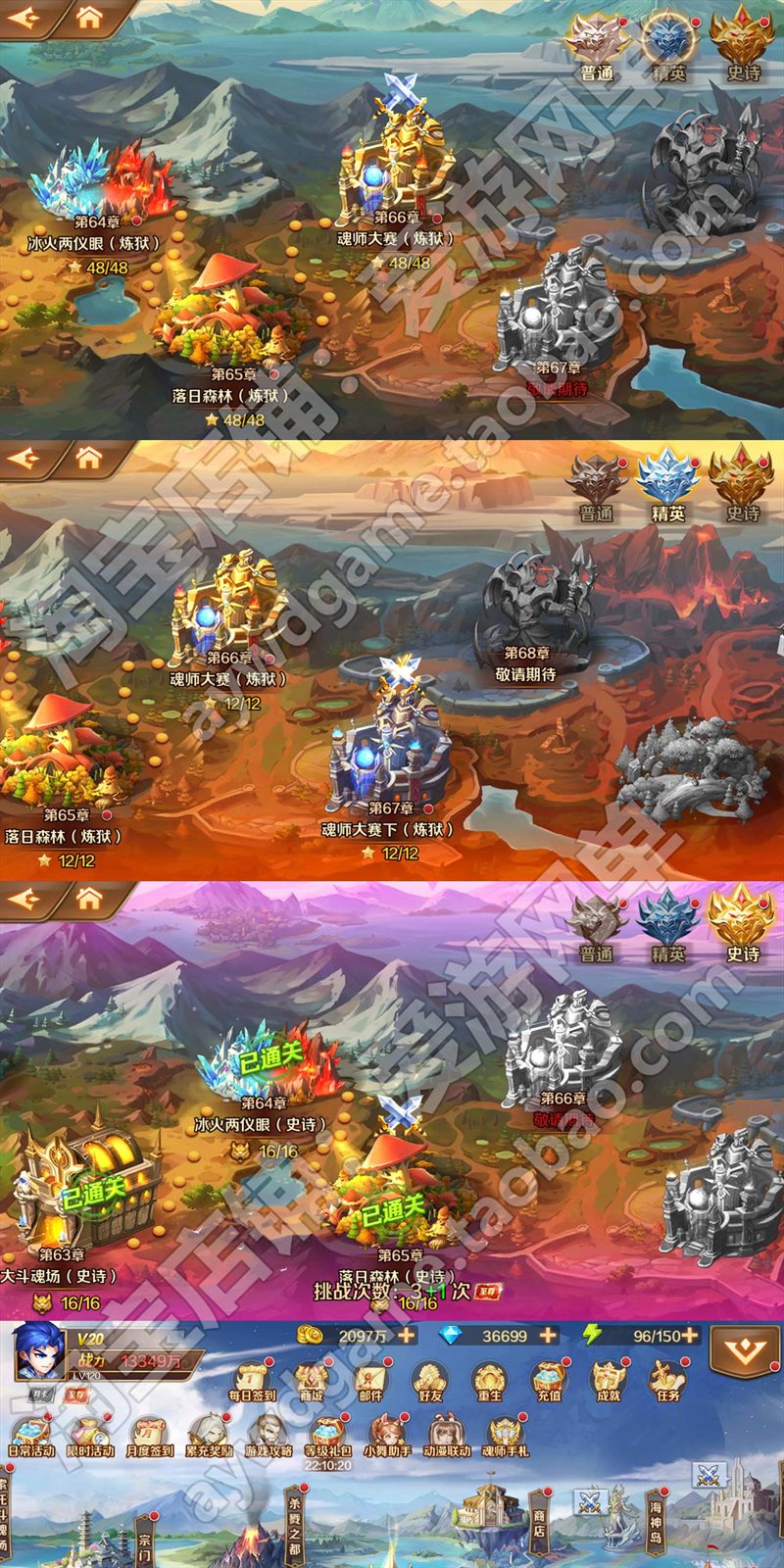784x1568 pixels.
Task: Open the 充值 recharge icon
Action: (548, 1378)
